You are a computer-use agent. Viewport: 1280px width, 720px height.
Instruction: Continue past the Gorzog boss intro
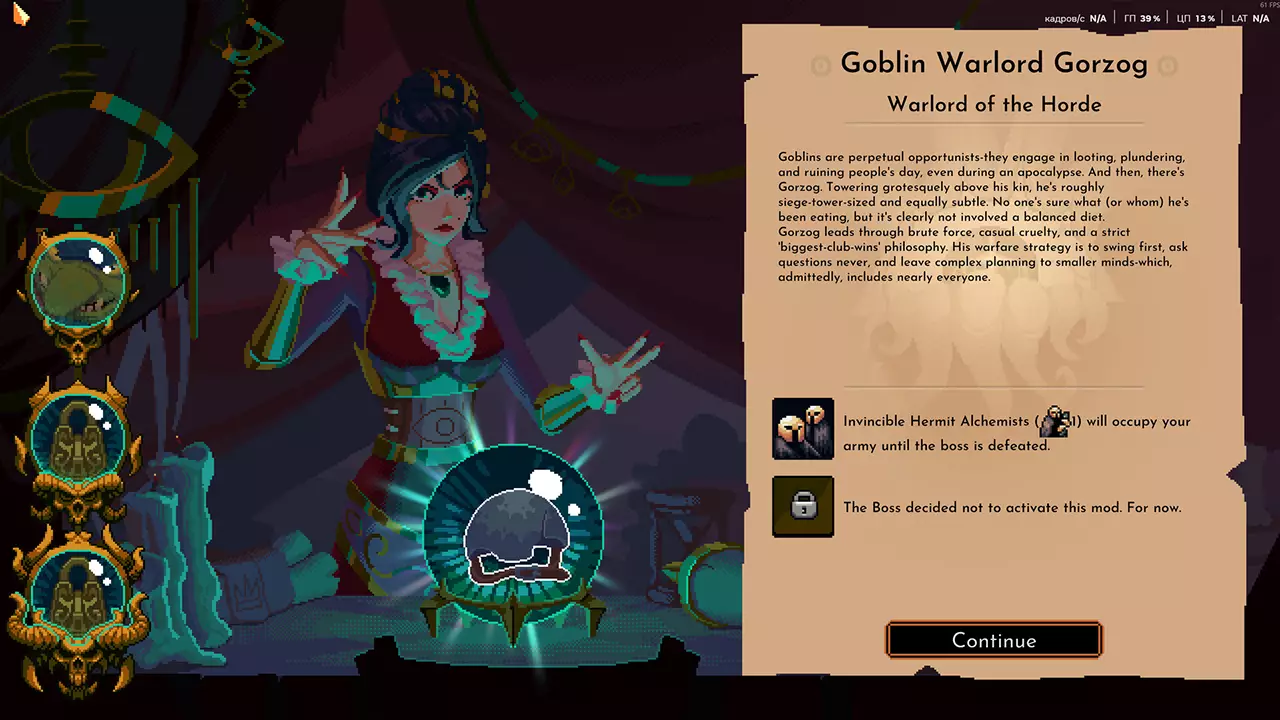[x=994, y=641]
